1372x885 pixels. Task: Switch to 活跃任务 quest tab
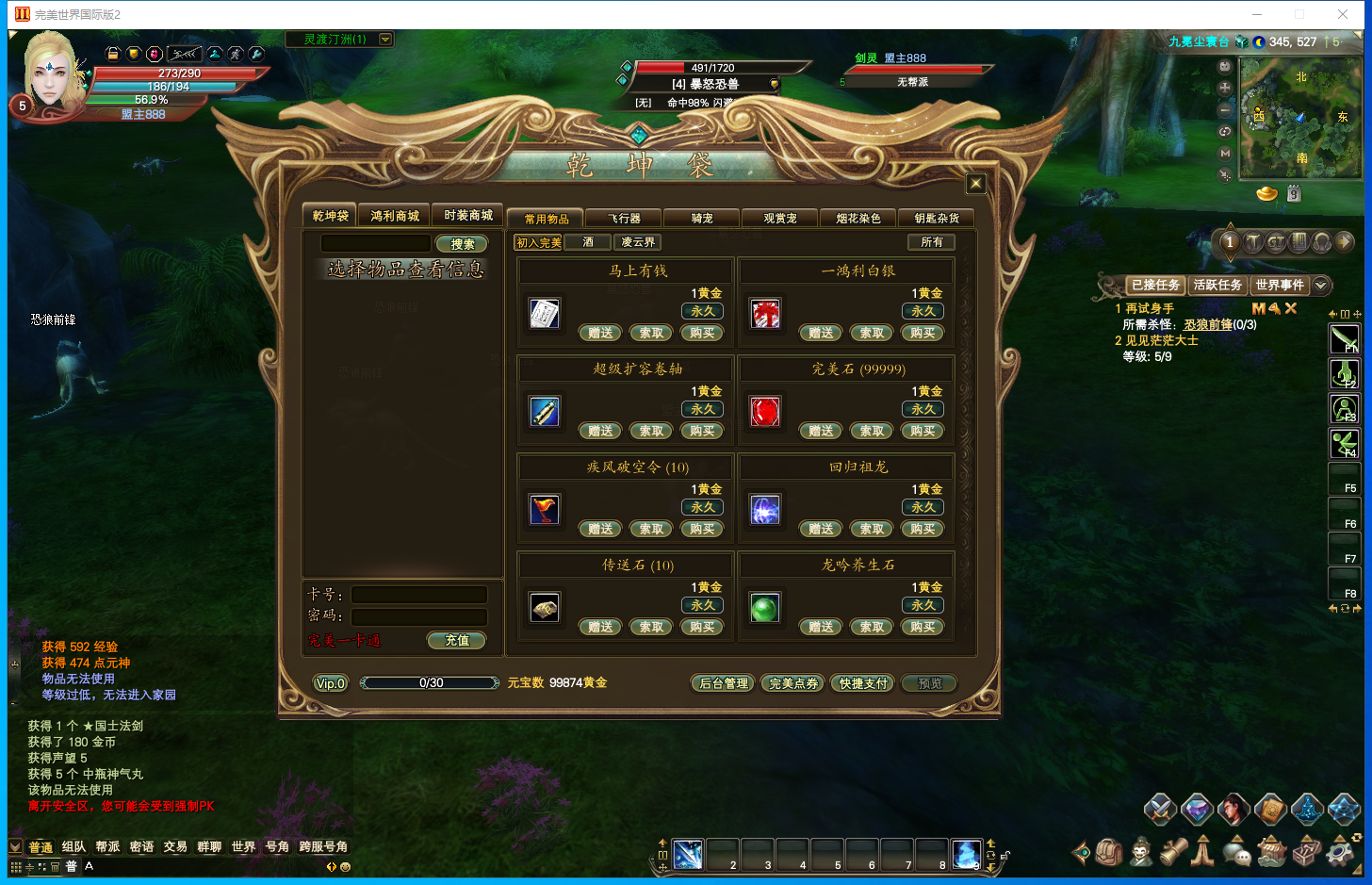point(1217,285)
